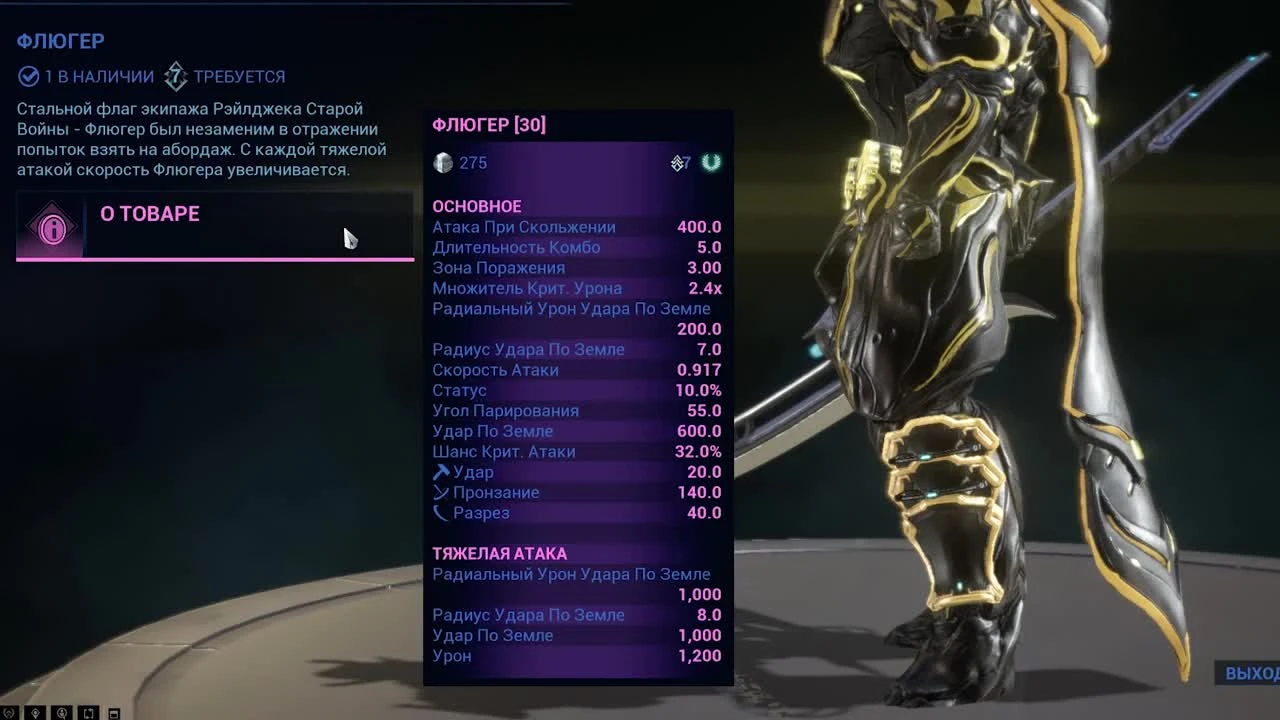The image size is (1280, 720).
Task: Click the fullscreen brackets icon near bottom left
Action: tap(88, 712)
